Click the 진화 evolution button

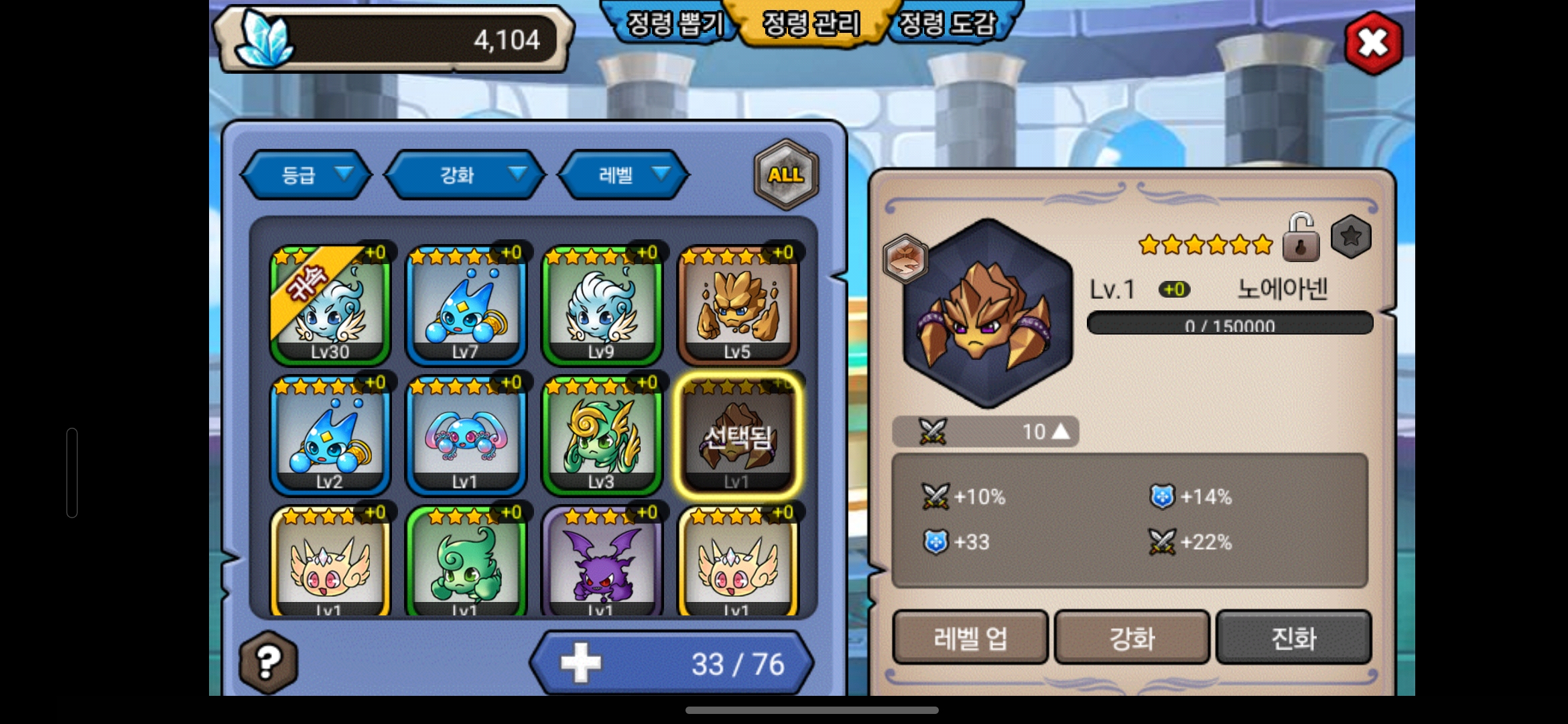tap(1293, 638)
